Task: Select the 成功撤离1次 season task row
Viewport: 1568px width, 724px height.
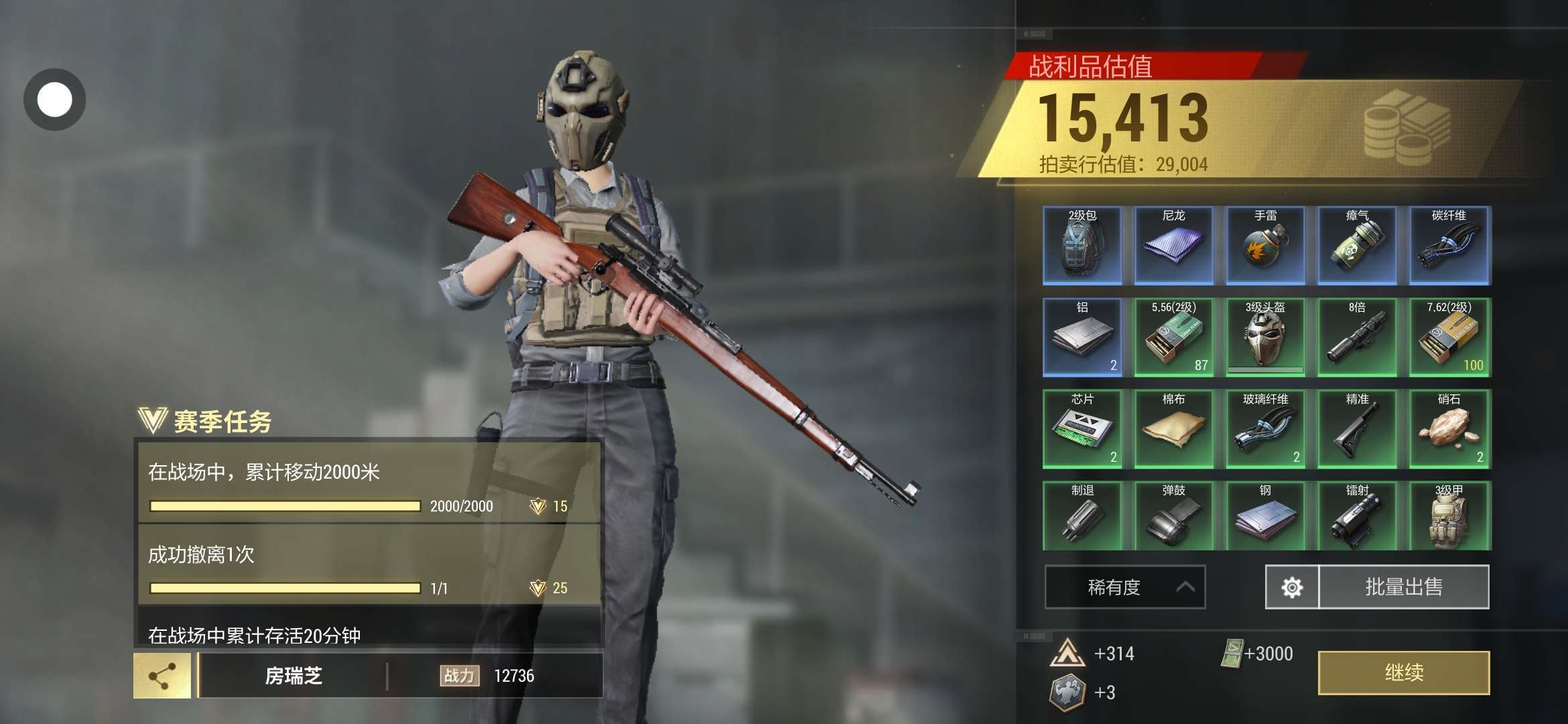Action: point(369,565)
